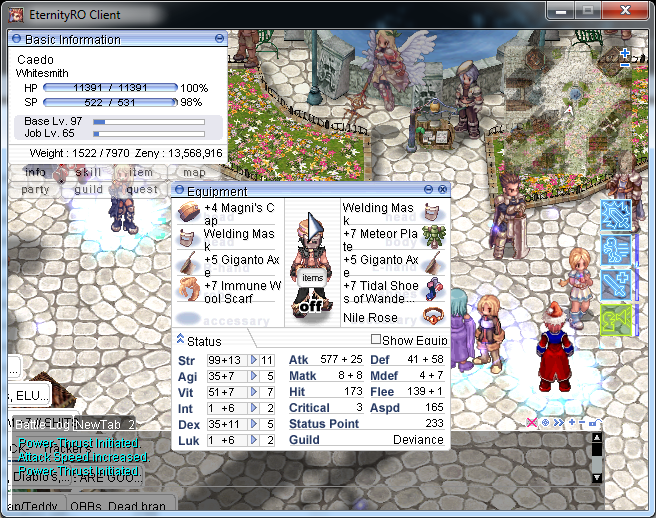Close the Equipment window

[442, 189]
